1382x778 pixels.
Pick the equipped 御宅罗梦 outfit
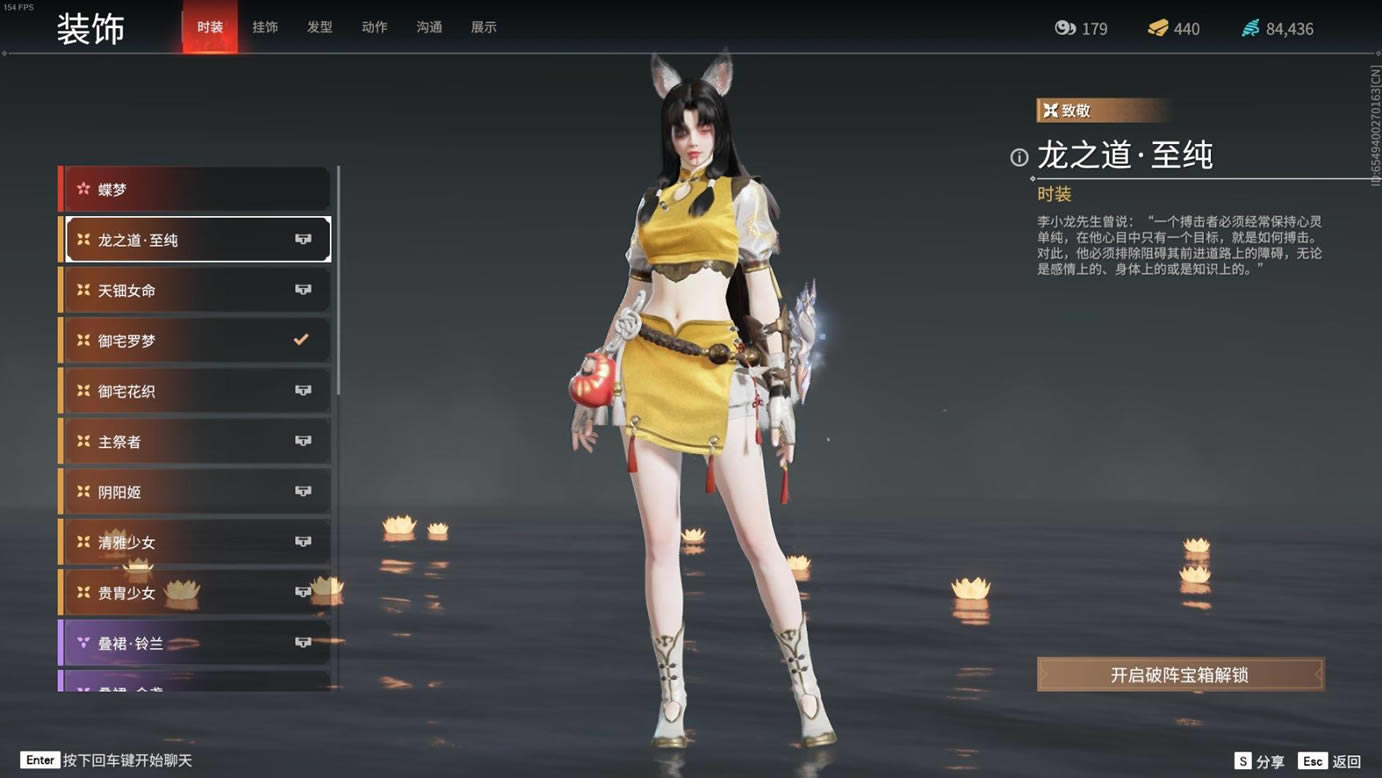click(x=196, y=341)
